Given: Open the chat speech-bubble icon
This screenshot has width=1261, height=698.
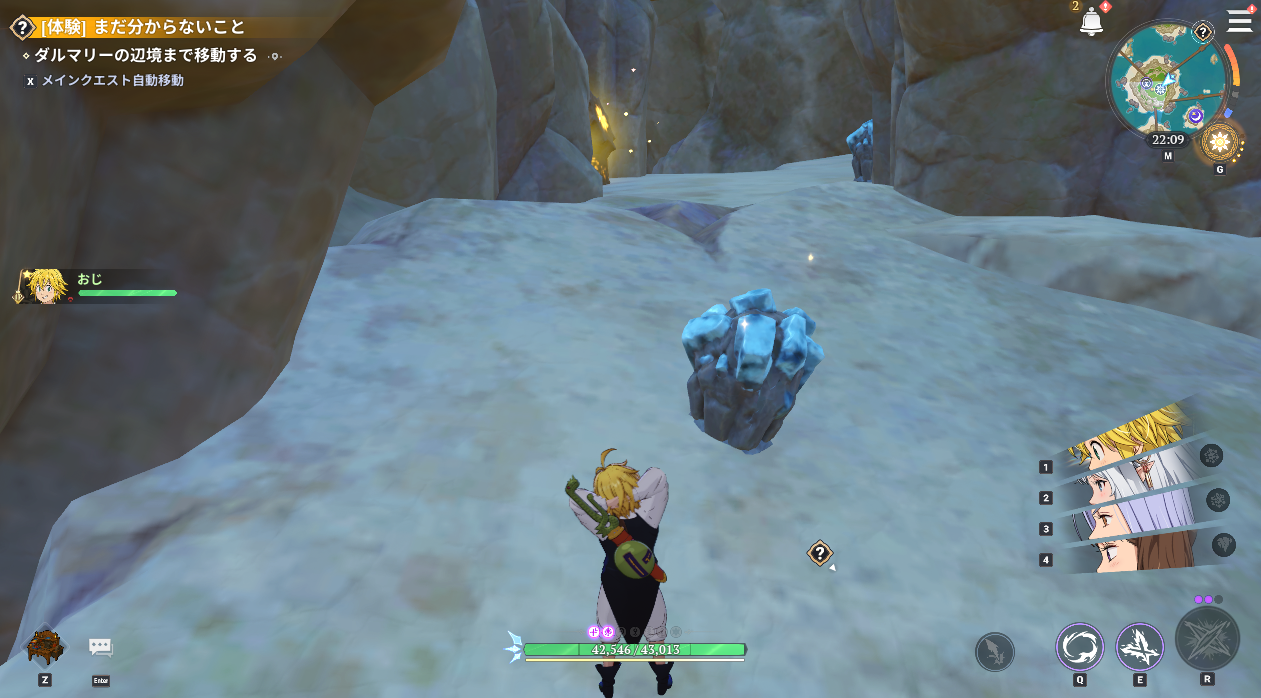Looking at the screenshot, I should point(101,647).
